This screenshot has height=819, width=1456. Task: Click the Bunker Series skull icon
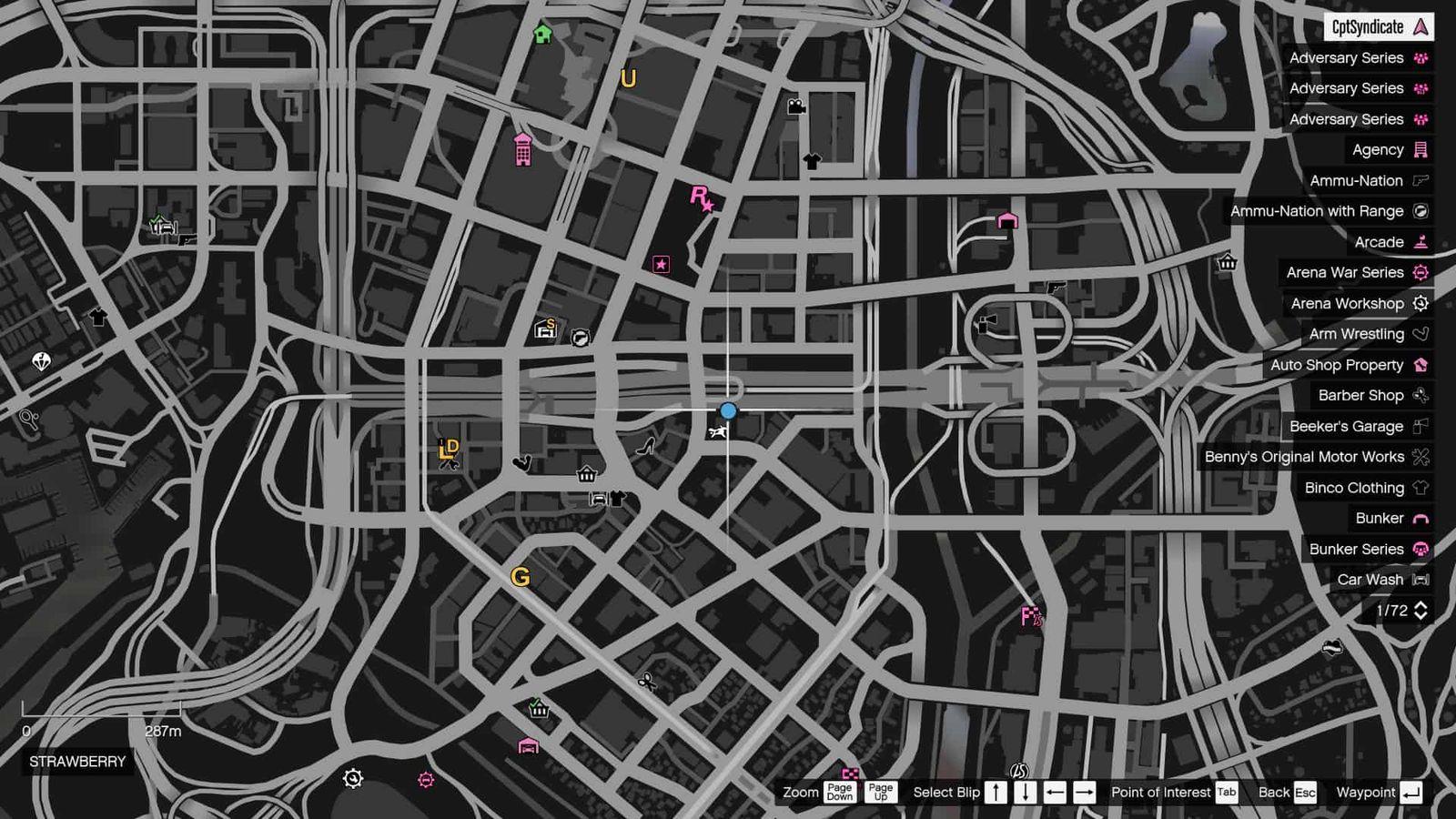point(1420,549)
